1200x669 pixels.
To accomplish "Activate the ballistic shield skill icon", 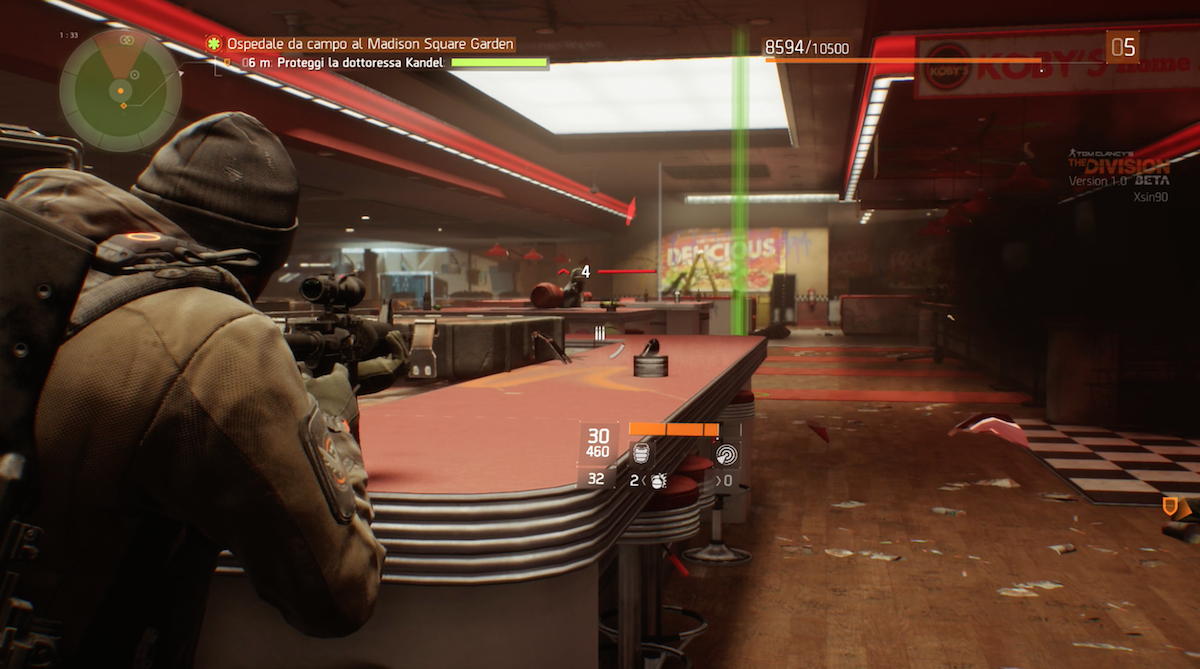I will coord(641,454).
